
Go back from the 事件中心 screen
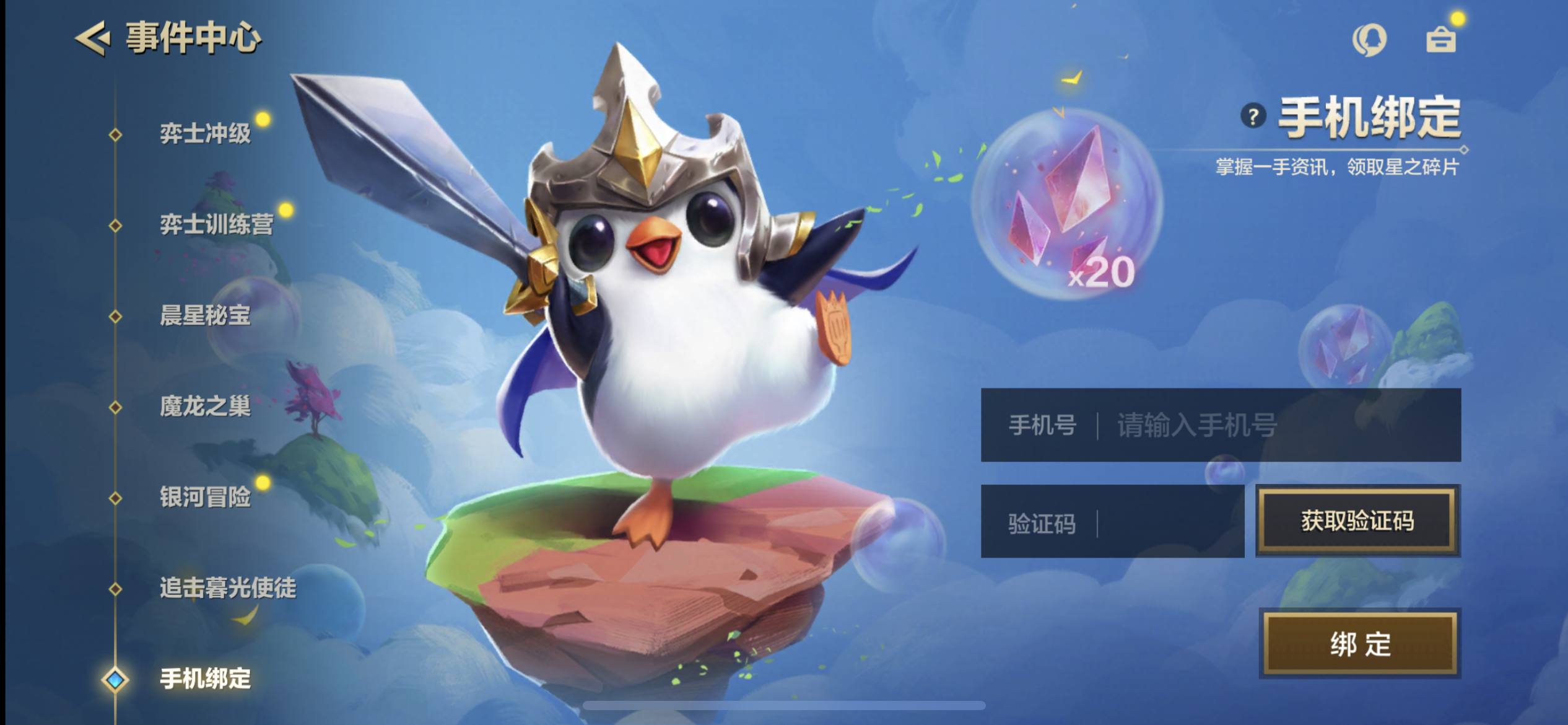coord(93,38)
